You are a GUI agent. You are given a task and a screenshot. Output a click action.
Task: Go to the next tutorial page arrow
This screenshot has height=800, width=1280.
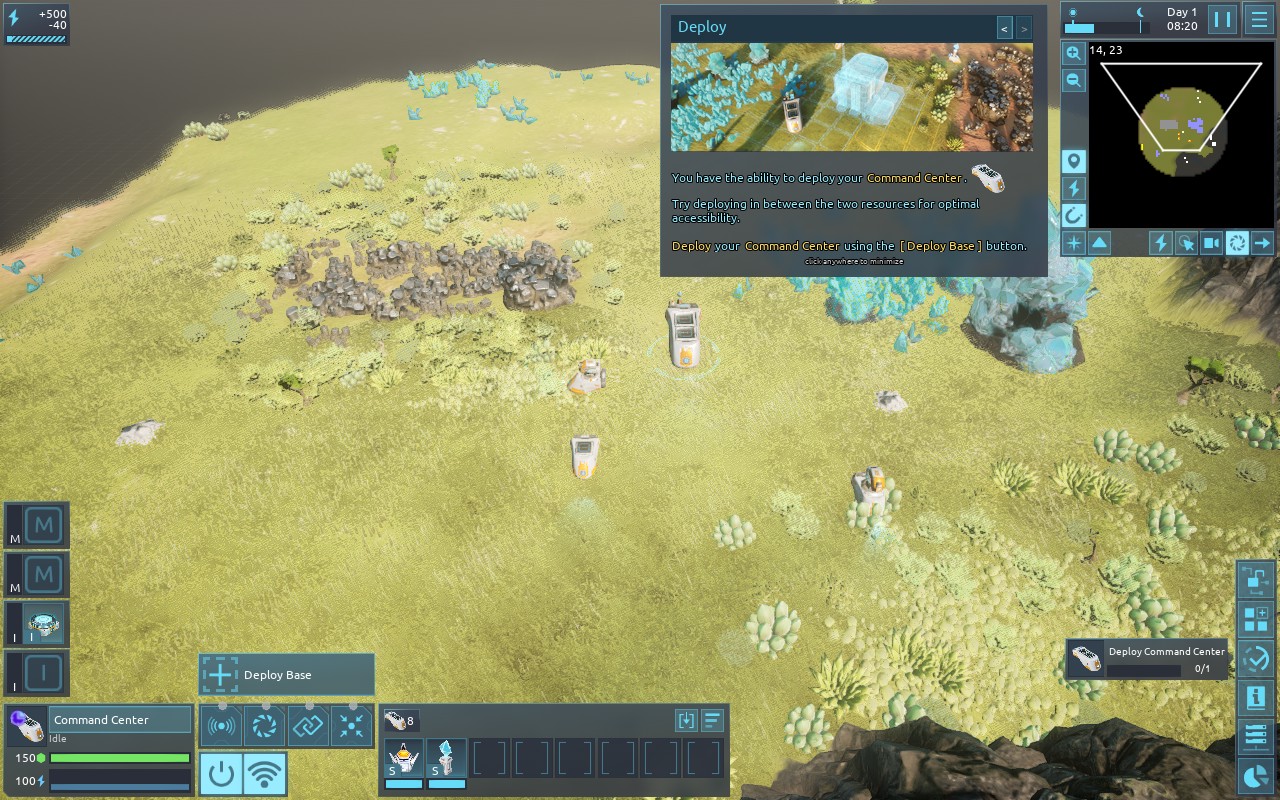coord(1024,29)
